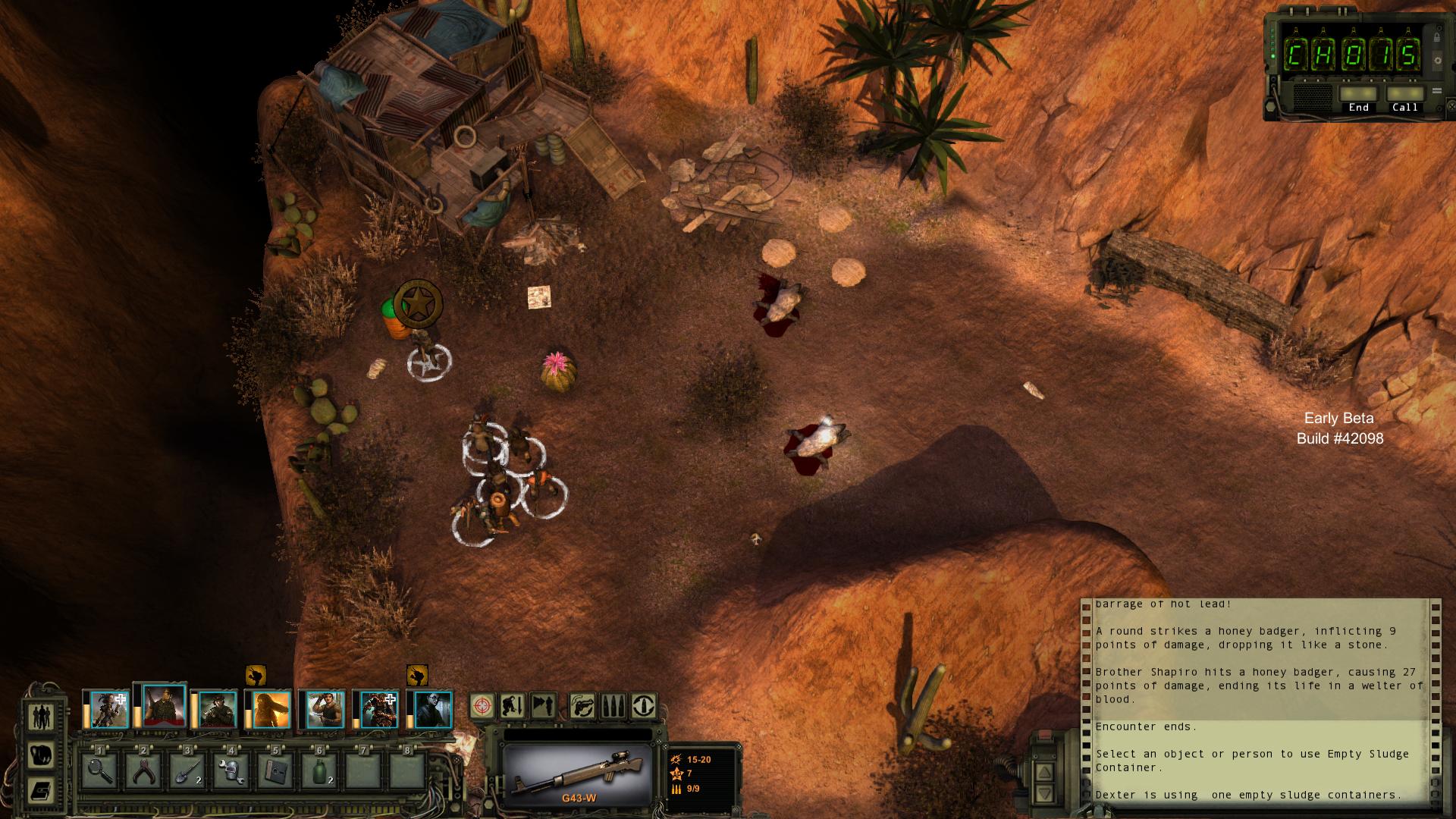The image size is (1456, 819).
Task: Click the message log down arrow button
Action: pos(1044,794)
